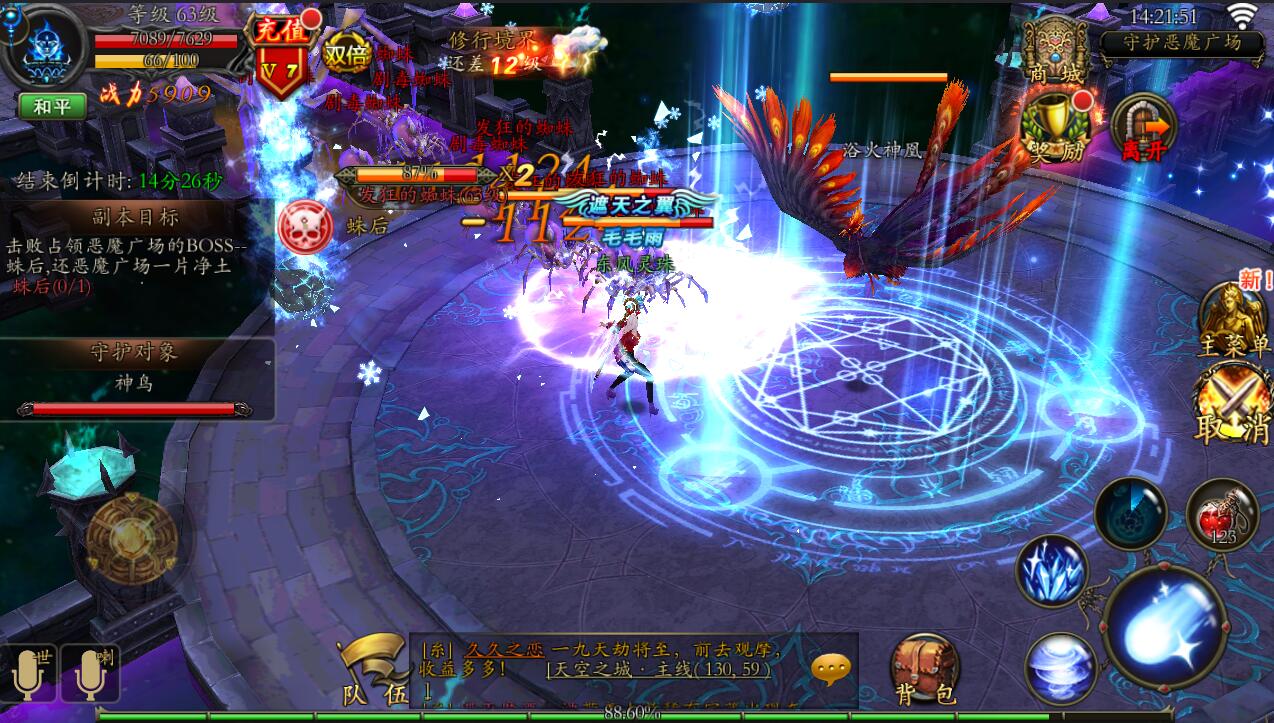Open the 商城 shop
The width and height of the screenshot is (1274, 723).
[1056, 50]
